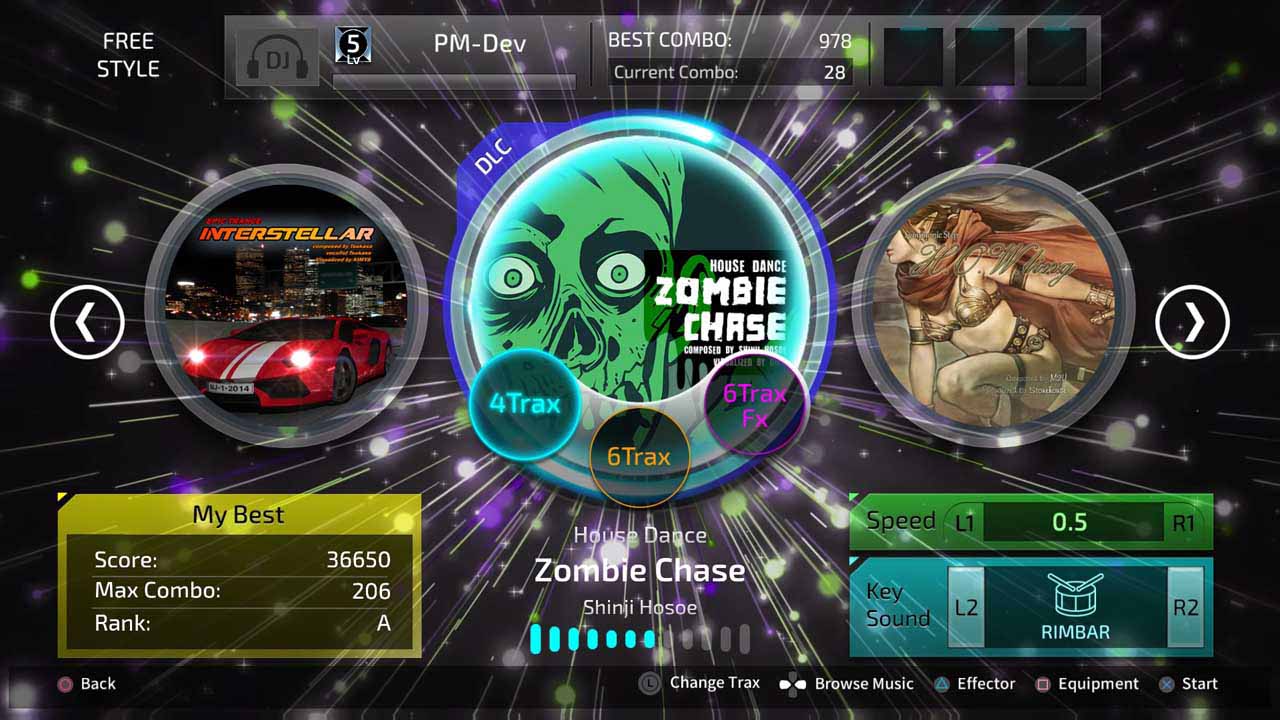Screen dimensions: 1280x720
Task: Click the square Equipment icon
Action: coord(1043,684)
